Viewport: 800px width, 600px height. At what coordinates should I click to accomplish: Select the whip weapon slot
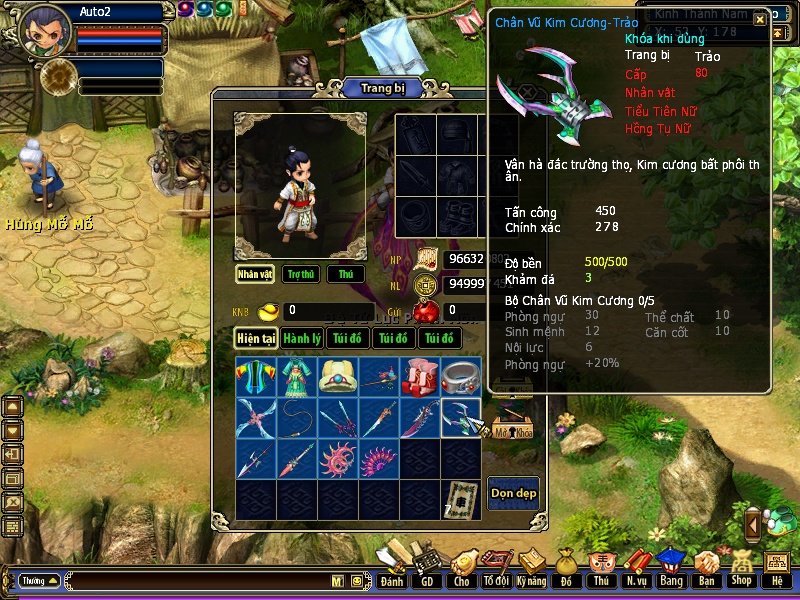(297, 418)
